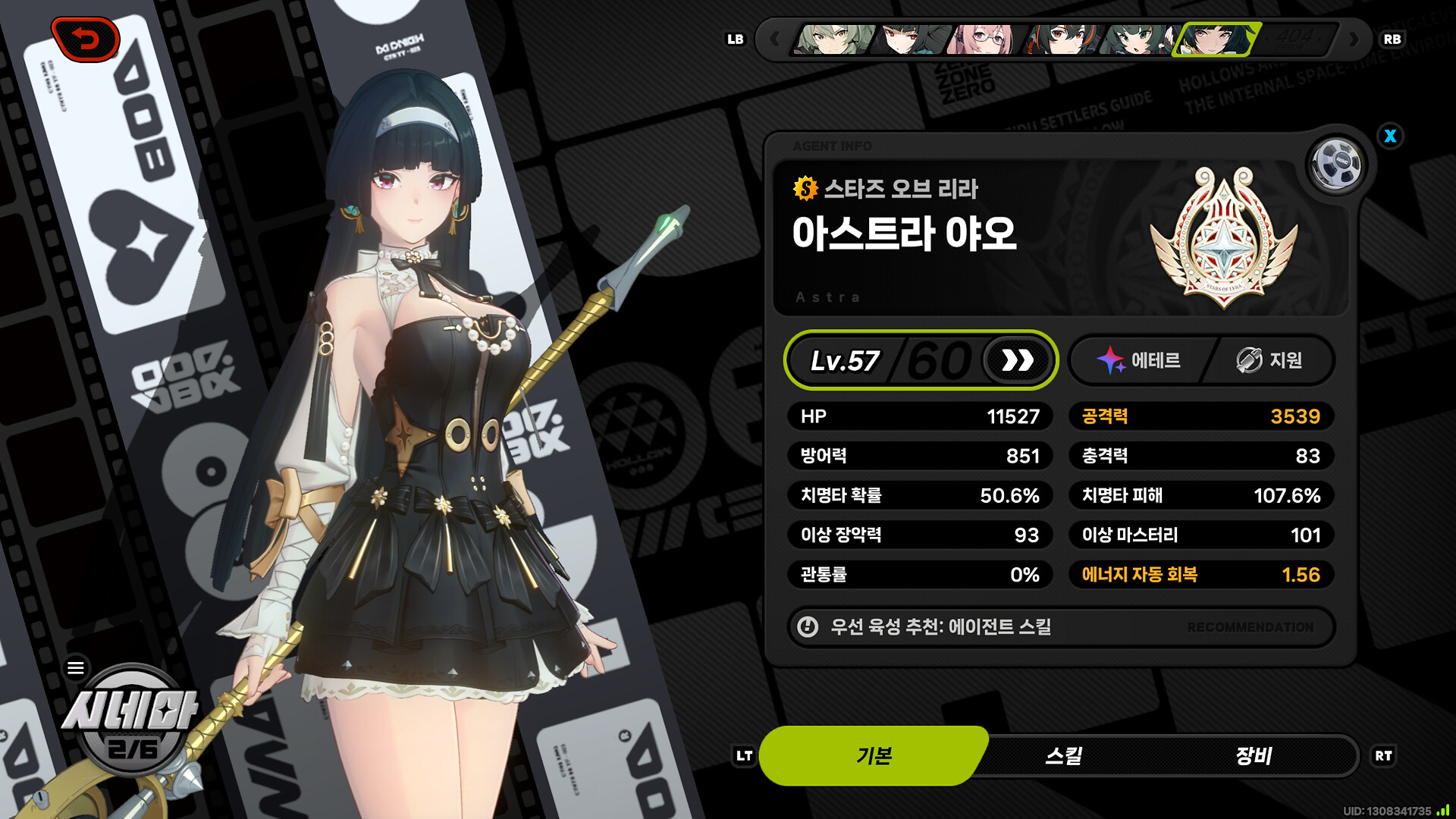Show the 에테르 attribute details
The width and height of the screenshot is (1456, 819).
[1140, 360]
